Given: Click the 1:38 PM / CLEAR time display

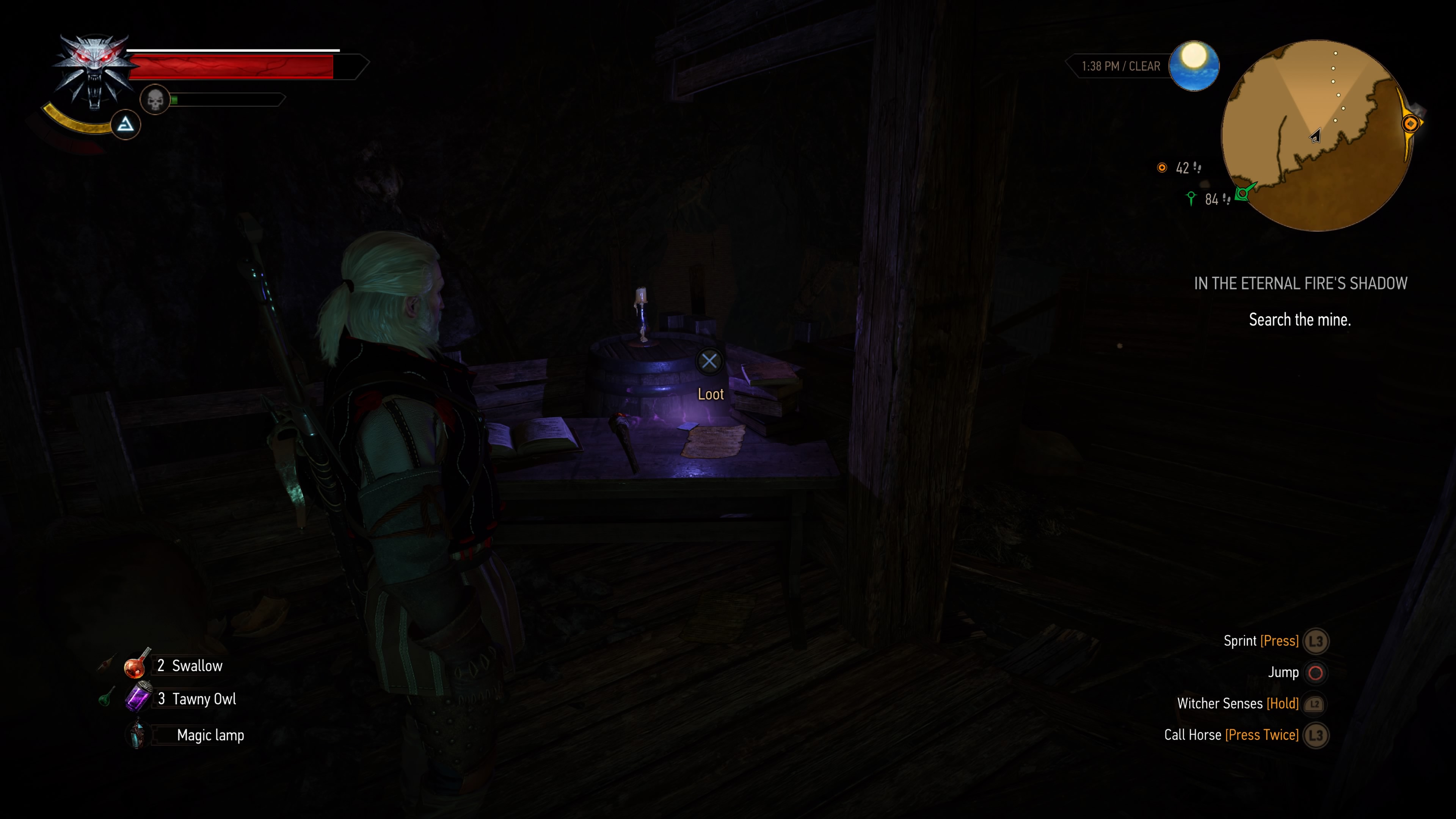Looking at the screenshot, I should pos(1121,66).
